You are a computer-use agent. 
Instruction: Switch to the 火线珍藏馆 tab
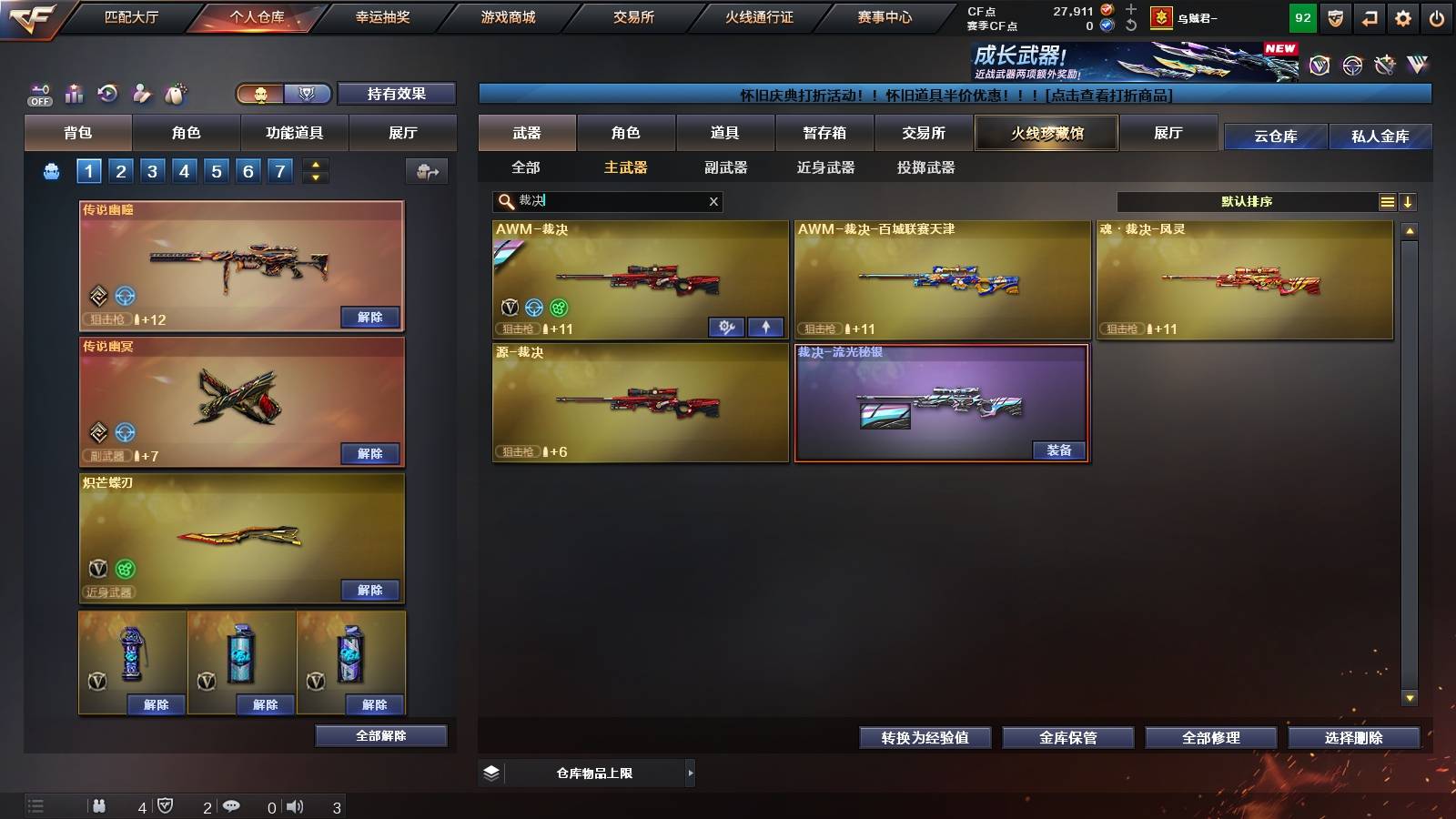tap(1046, 133)
